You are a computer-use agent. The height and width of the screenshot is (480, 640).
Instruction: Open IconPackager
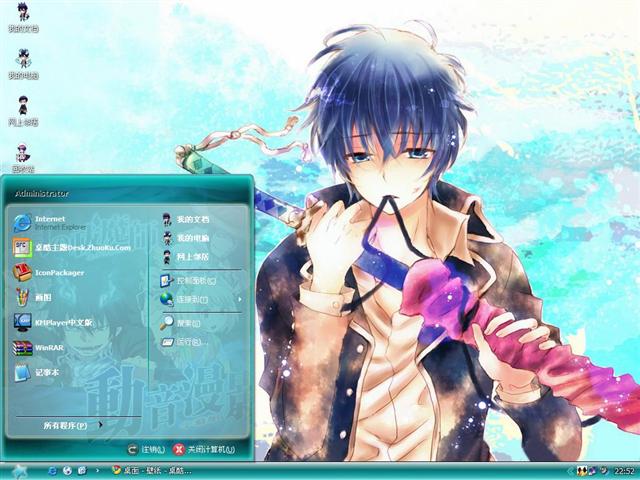(x=58, y=272)
